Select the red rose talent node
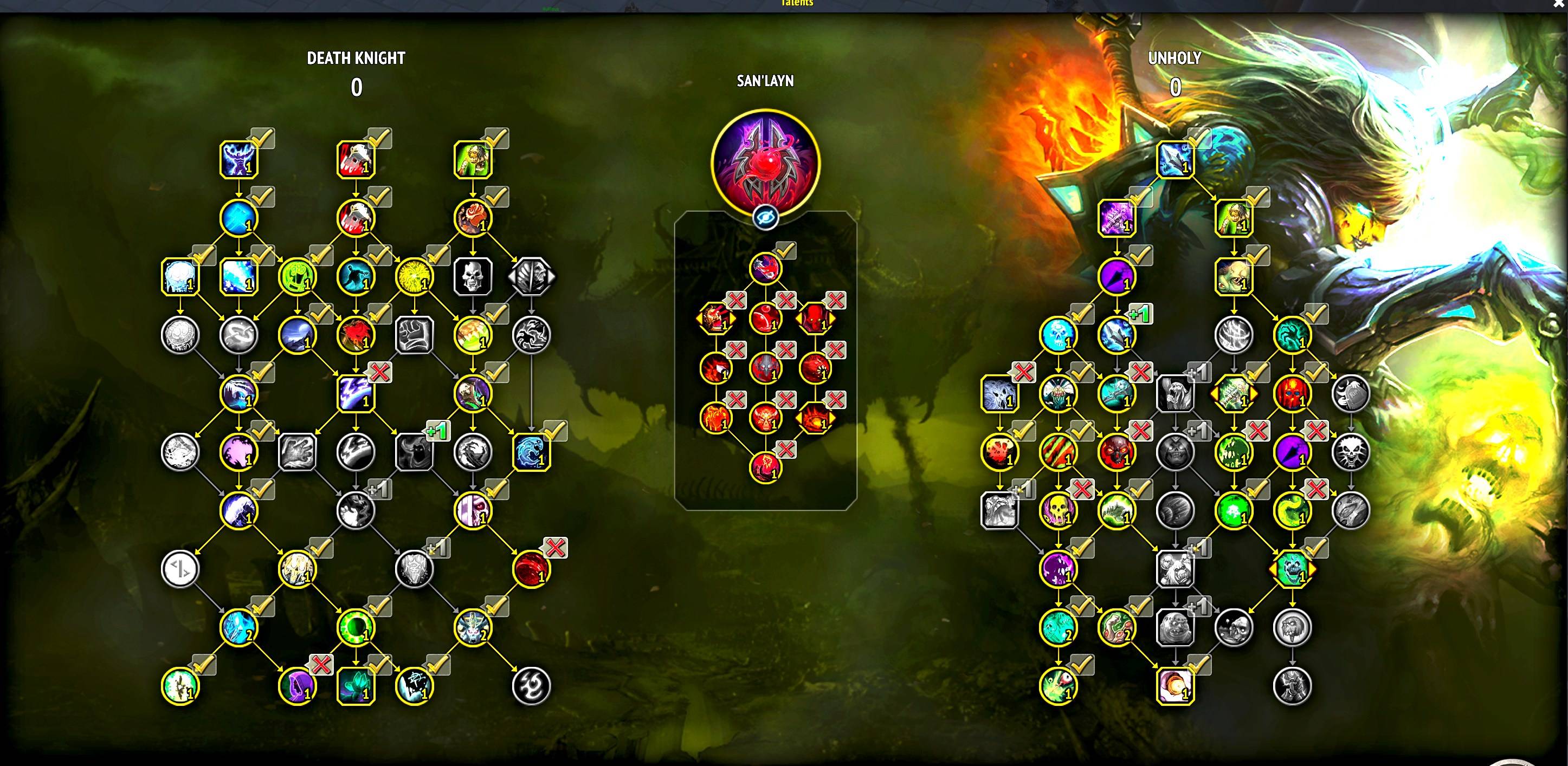 coord(473,218)
